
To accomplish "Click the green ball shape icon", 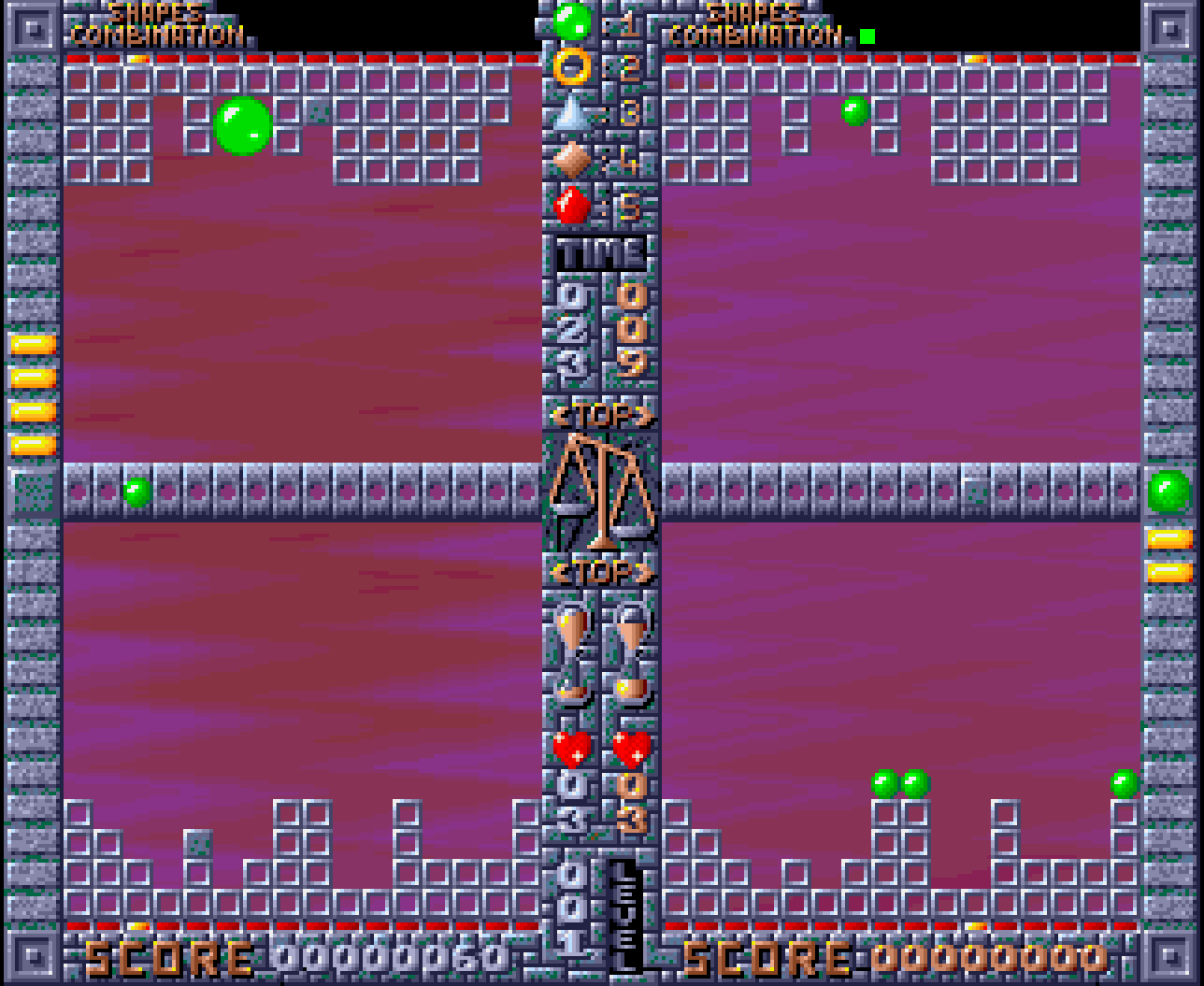I will coord(571,22).
